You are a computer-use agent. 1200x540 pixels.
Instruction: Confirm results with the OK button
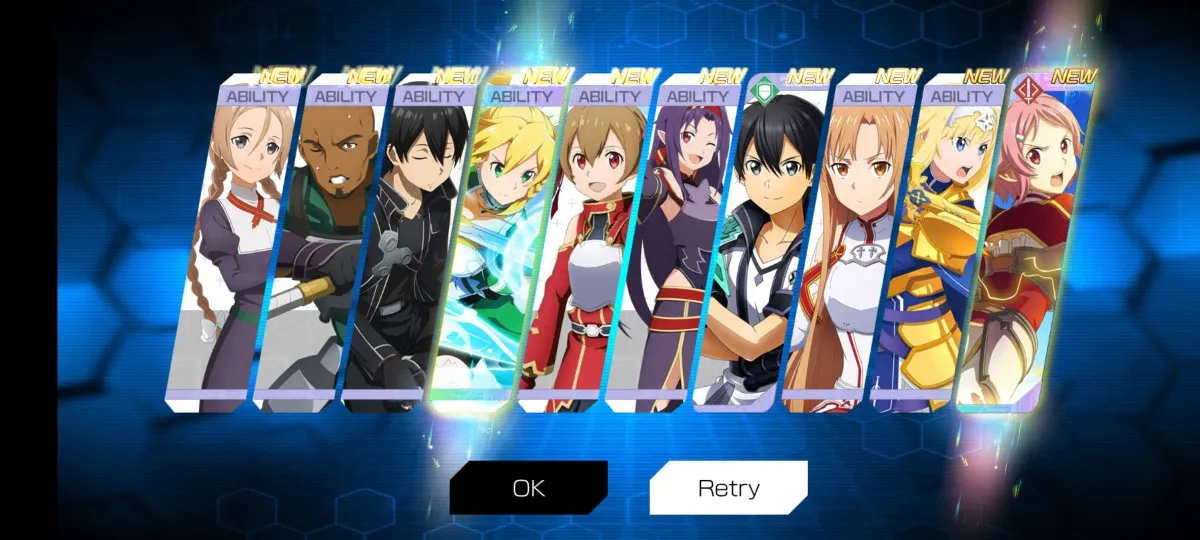click(x=528, y=488)
